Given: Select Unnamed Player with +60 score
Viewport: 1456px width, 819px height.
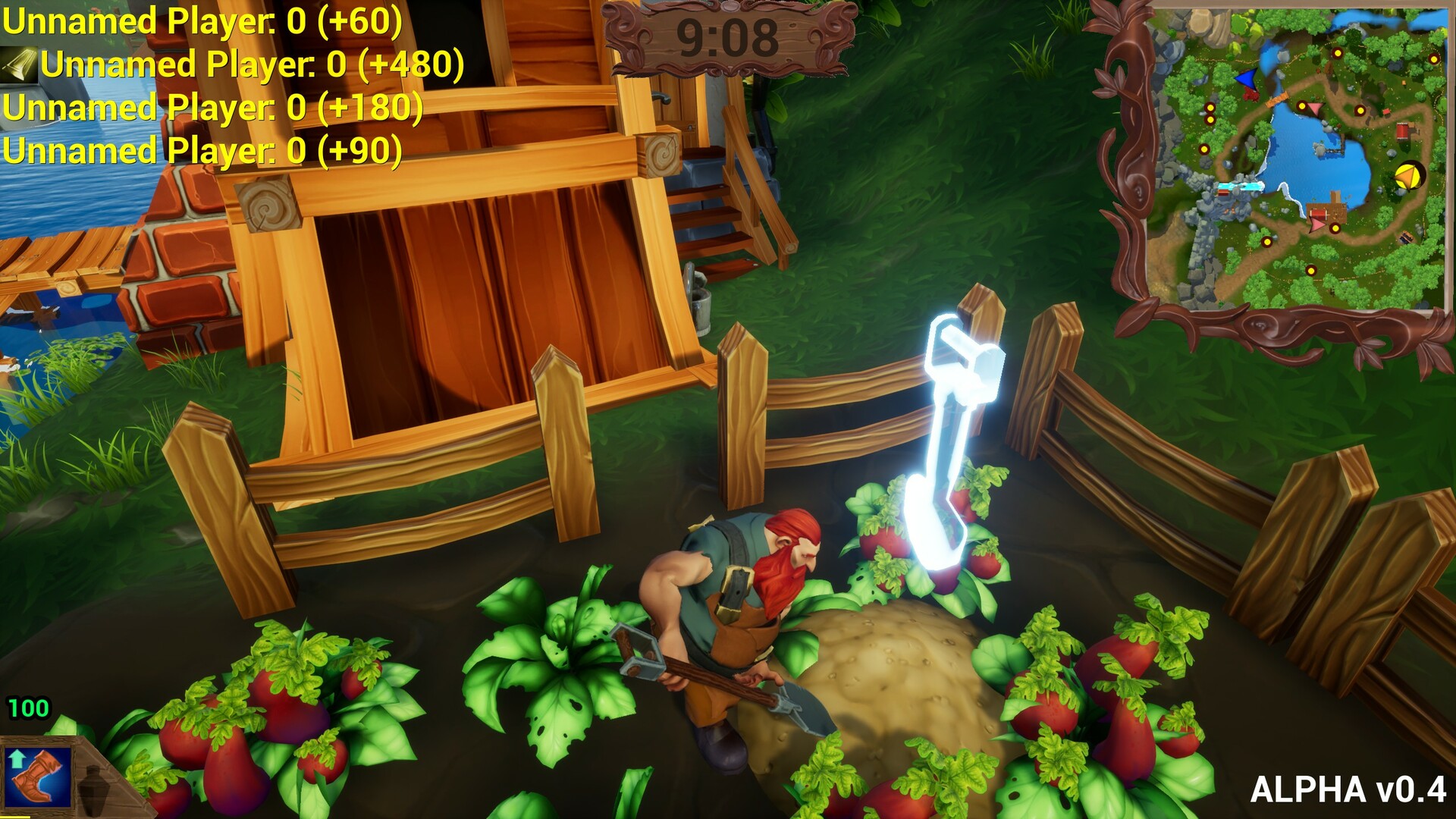Looking at the screenshot, I should point(201,23).
